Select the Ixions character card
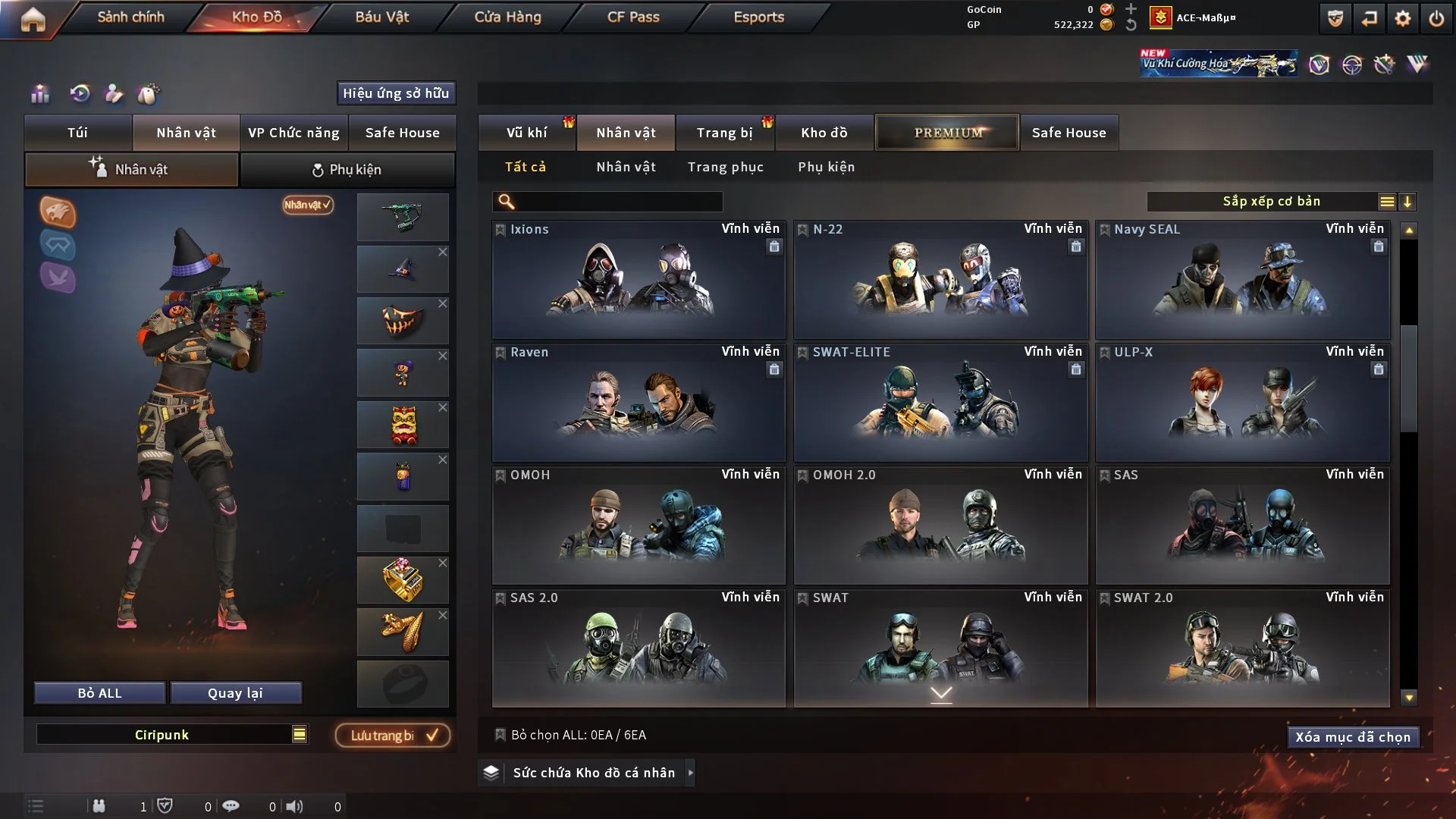This screenshot has height=819, width=1456. point(638,279)
